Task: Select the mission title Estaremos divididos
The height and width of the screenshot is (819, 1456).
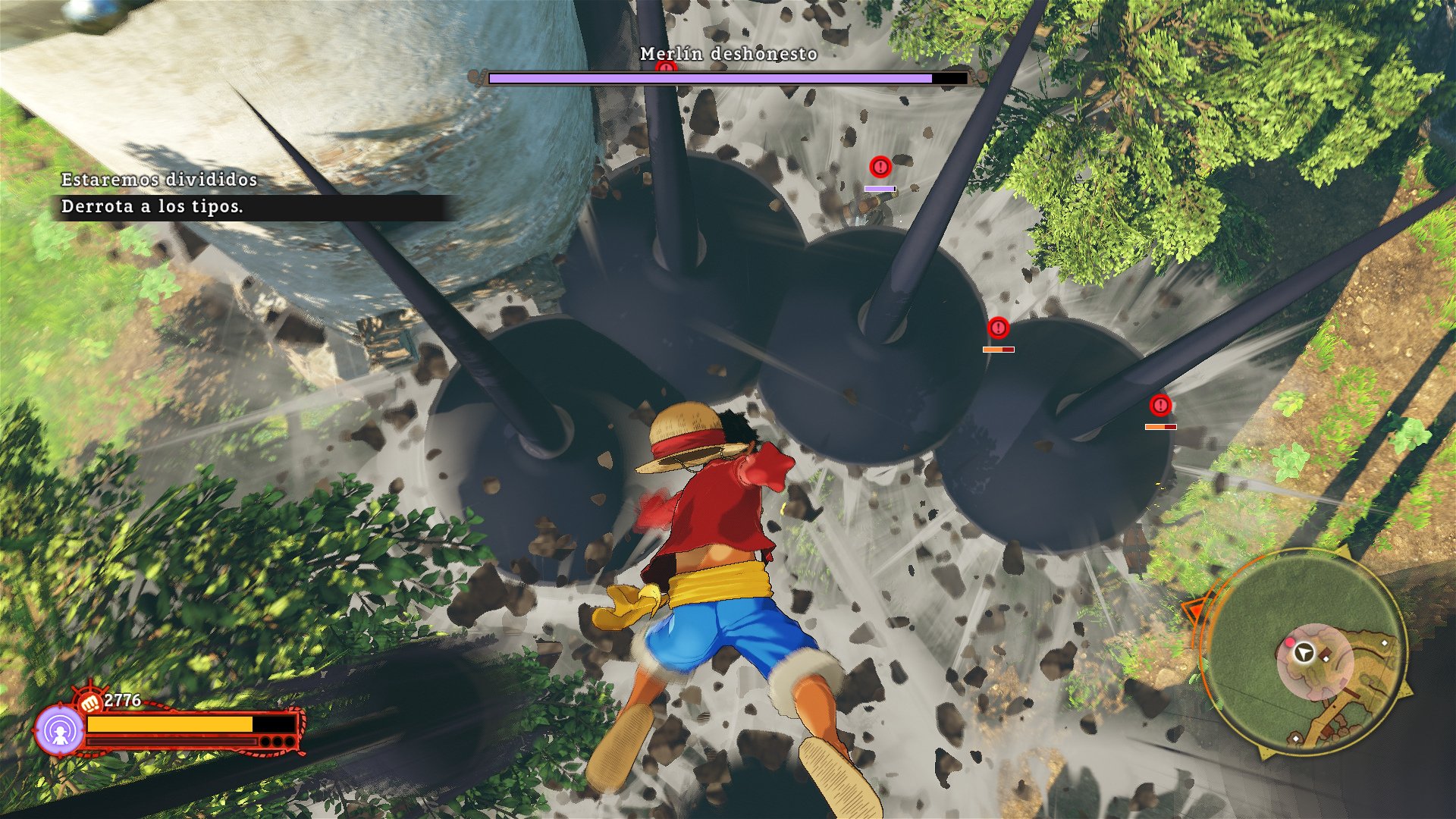Action: pos(158,182)
